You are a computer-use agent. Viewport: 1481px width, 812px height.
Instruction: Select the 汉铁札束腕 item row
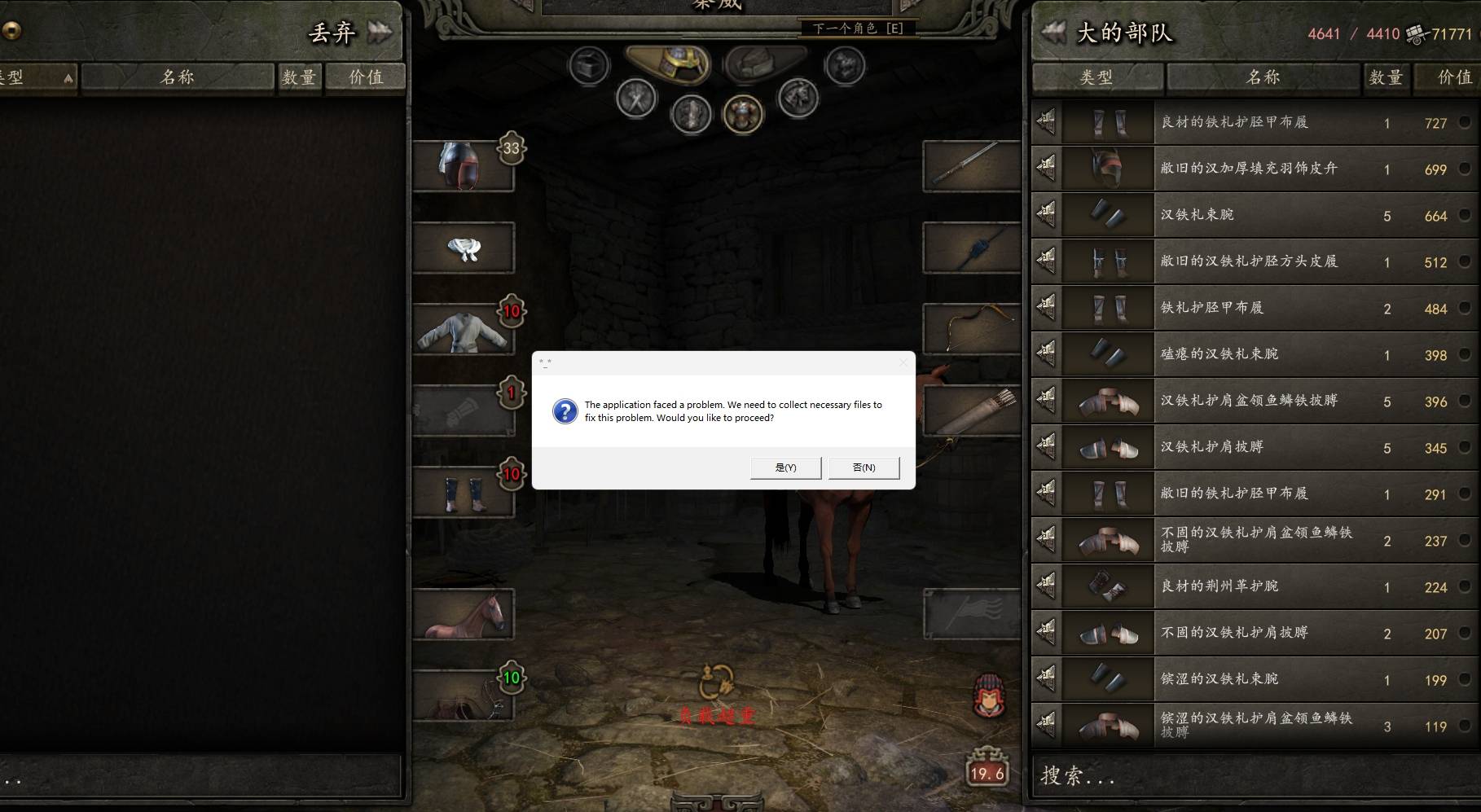click(x=1255, y=215)
